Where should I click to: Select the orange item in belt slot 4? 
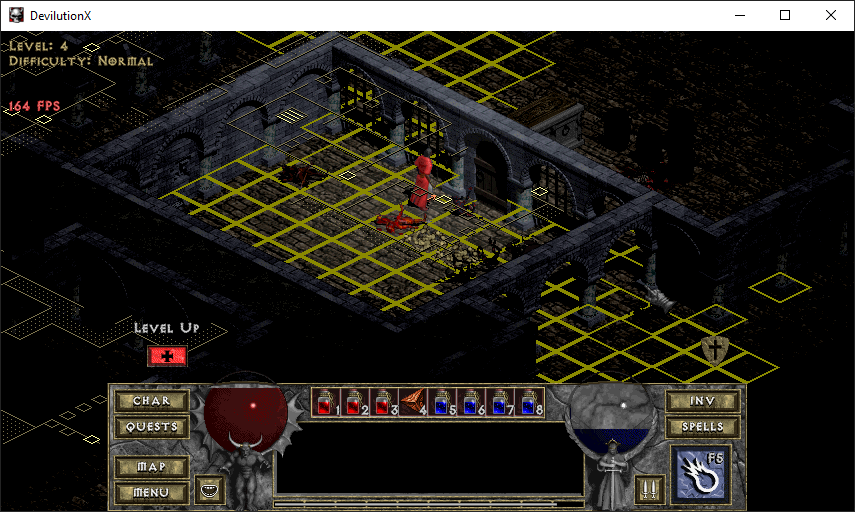point(412,402)
